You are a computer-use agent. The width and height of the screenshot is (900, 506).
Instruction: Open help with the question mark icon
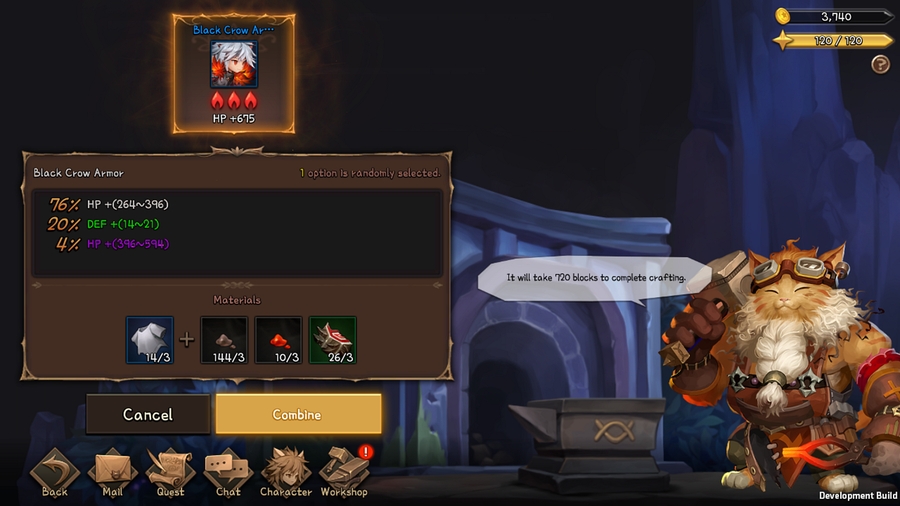point(880,65)
